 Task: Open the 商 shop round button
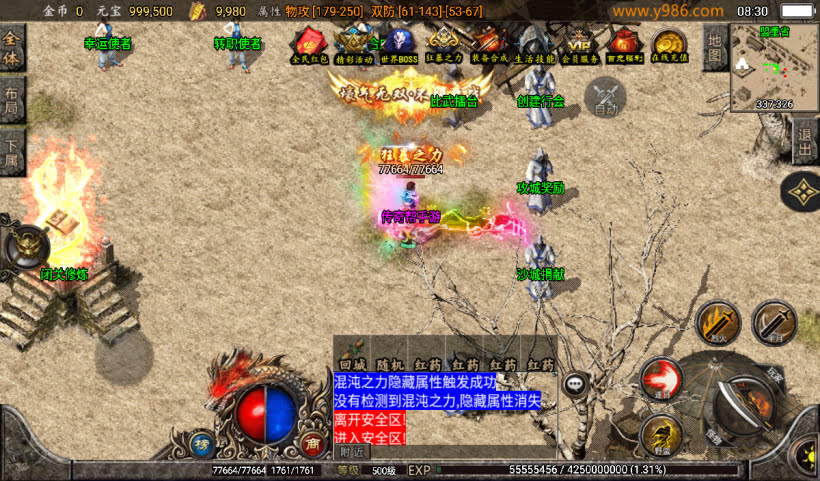[x=312, y=443]
